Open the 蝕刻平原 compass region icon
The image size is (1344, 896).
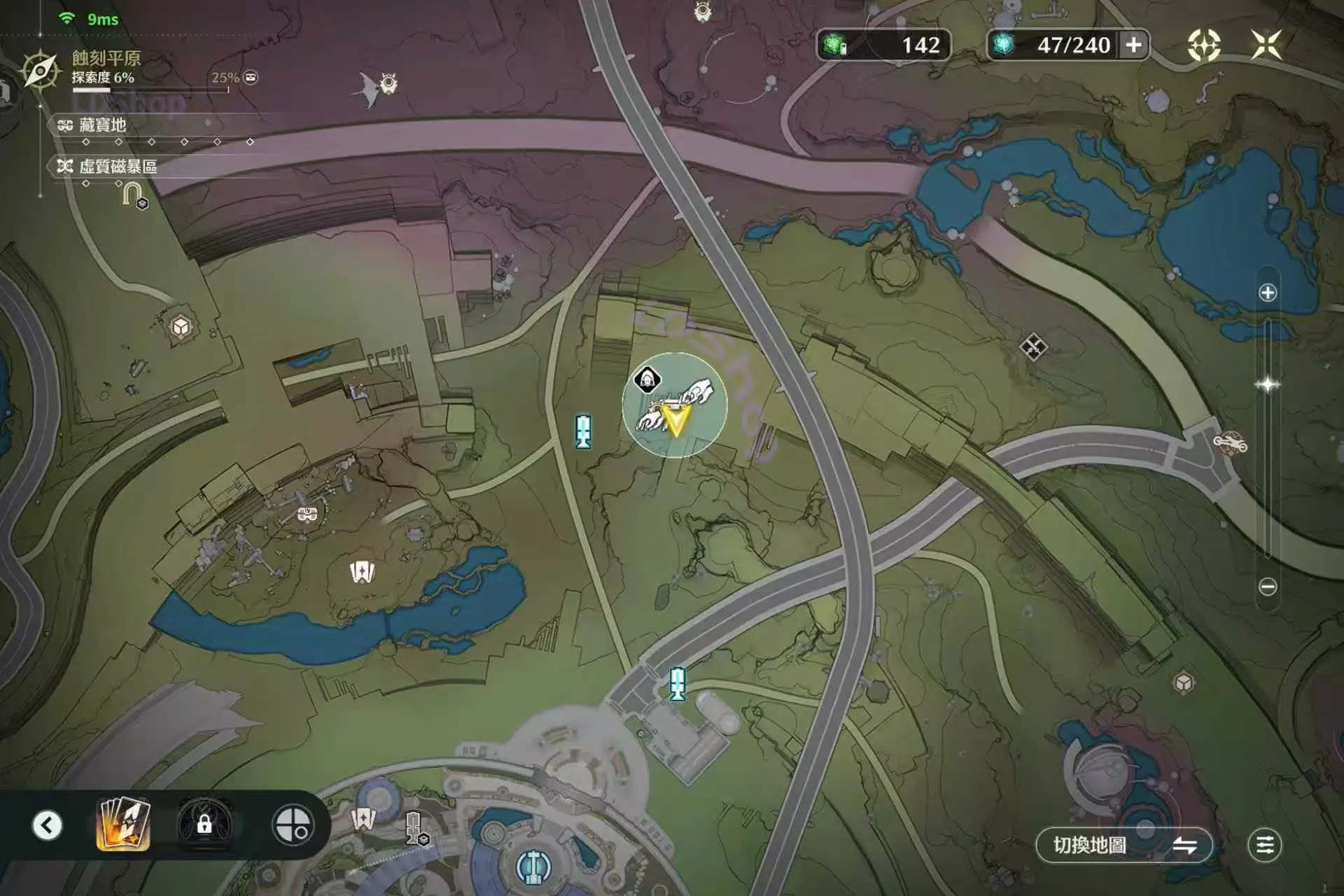point(40,70)
